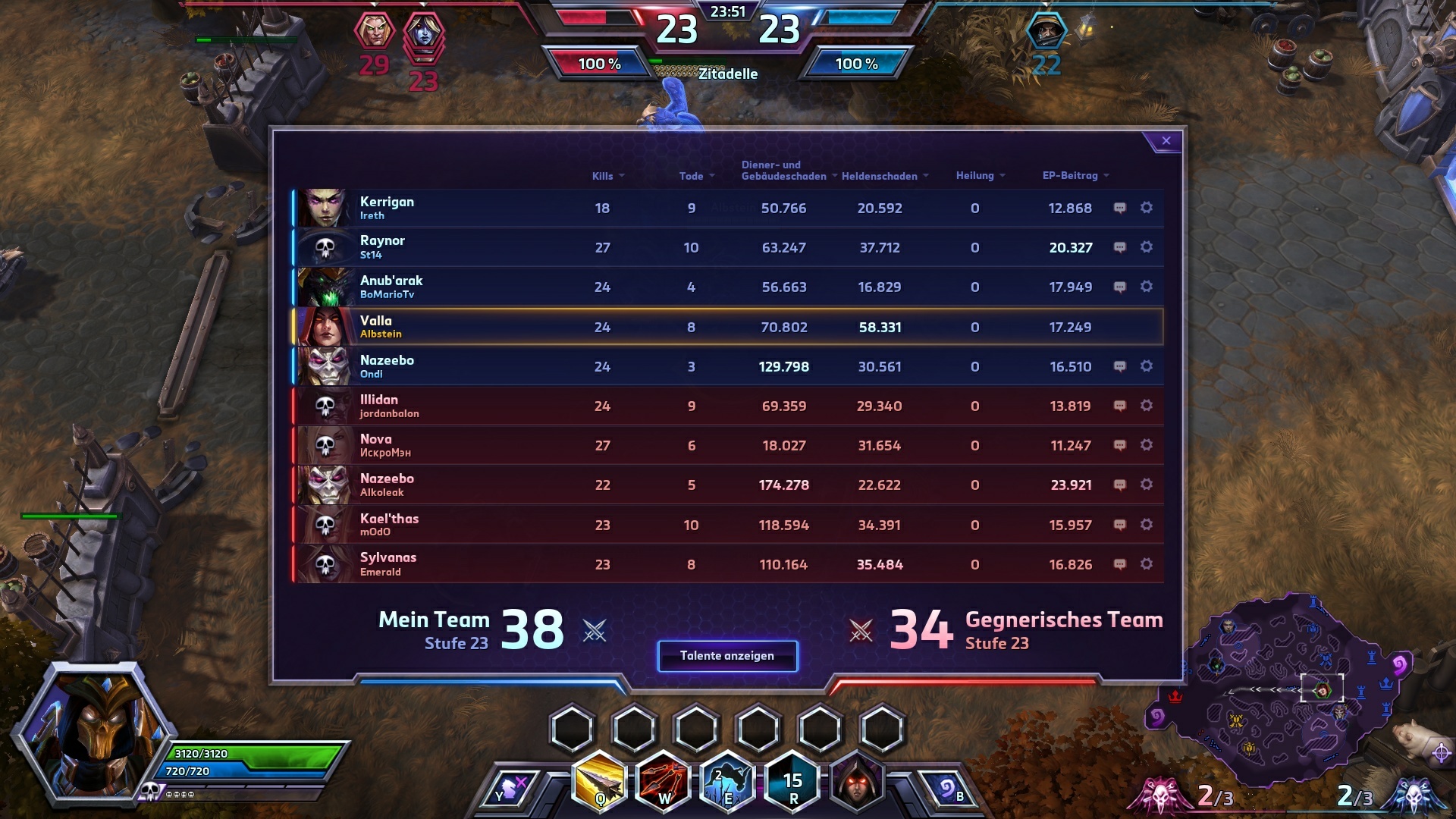Select the Y mount button

coord(510,789)
